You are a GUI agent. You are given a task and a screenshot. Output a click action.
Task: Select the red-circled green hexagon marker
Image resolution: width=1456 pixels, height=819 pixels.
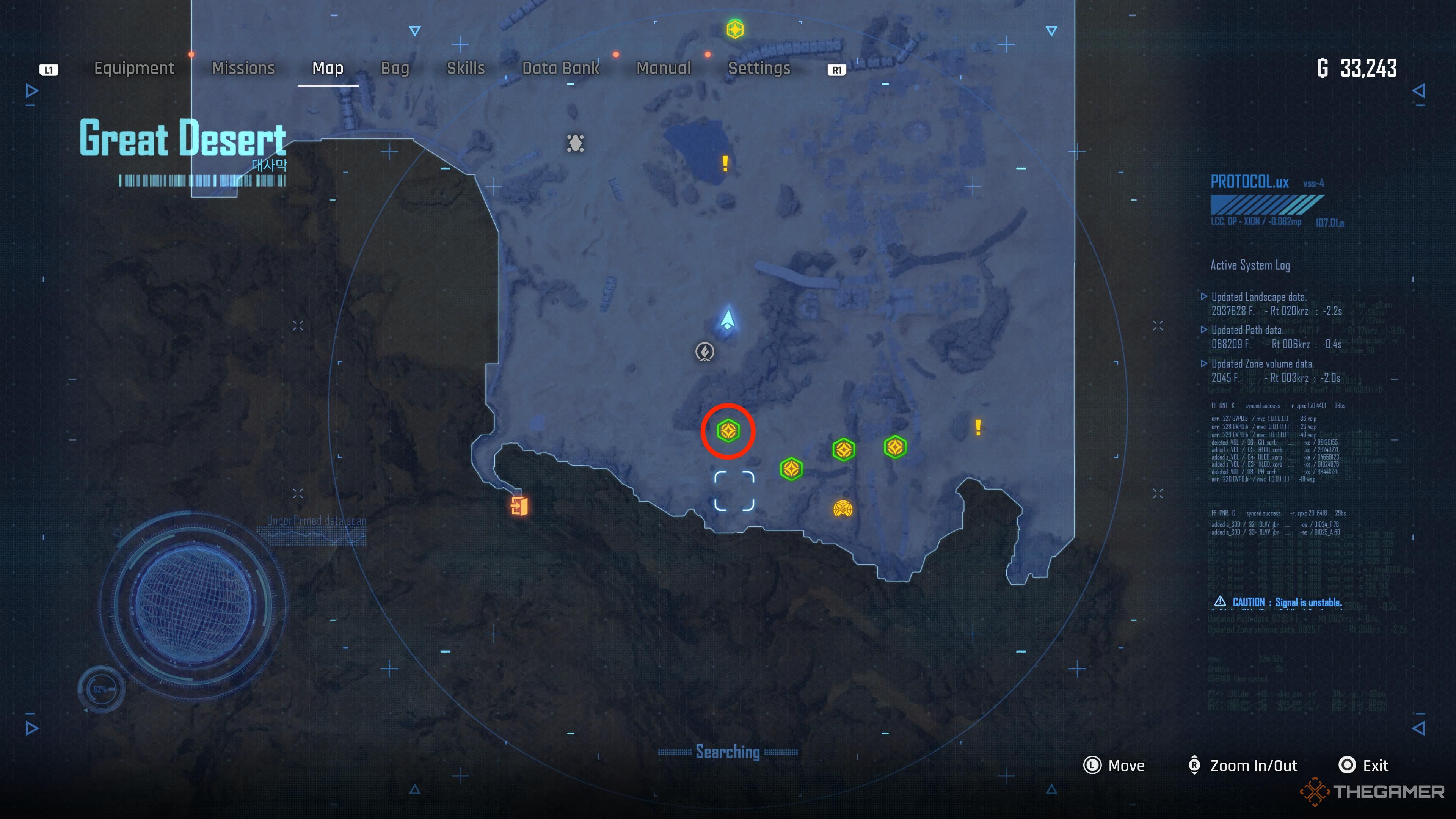[x=728, y=431]
